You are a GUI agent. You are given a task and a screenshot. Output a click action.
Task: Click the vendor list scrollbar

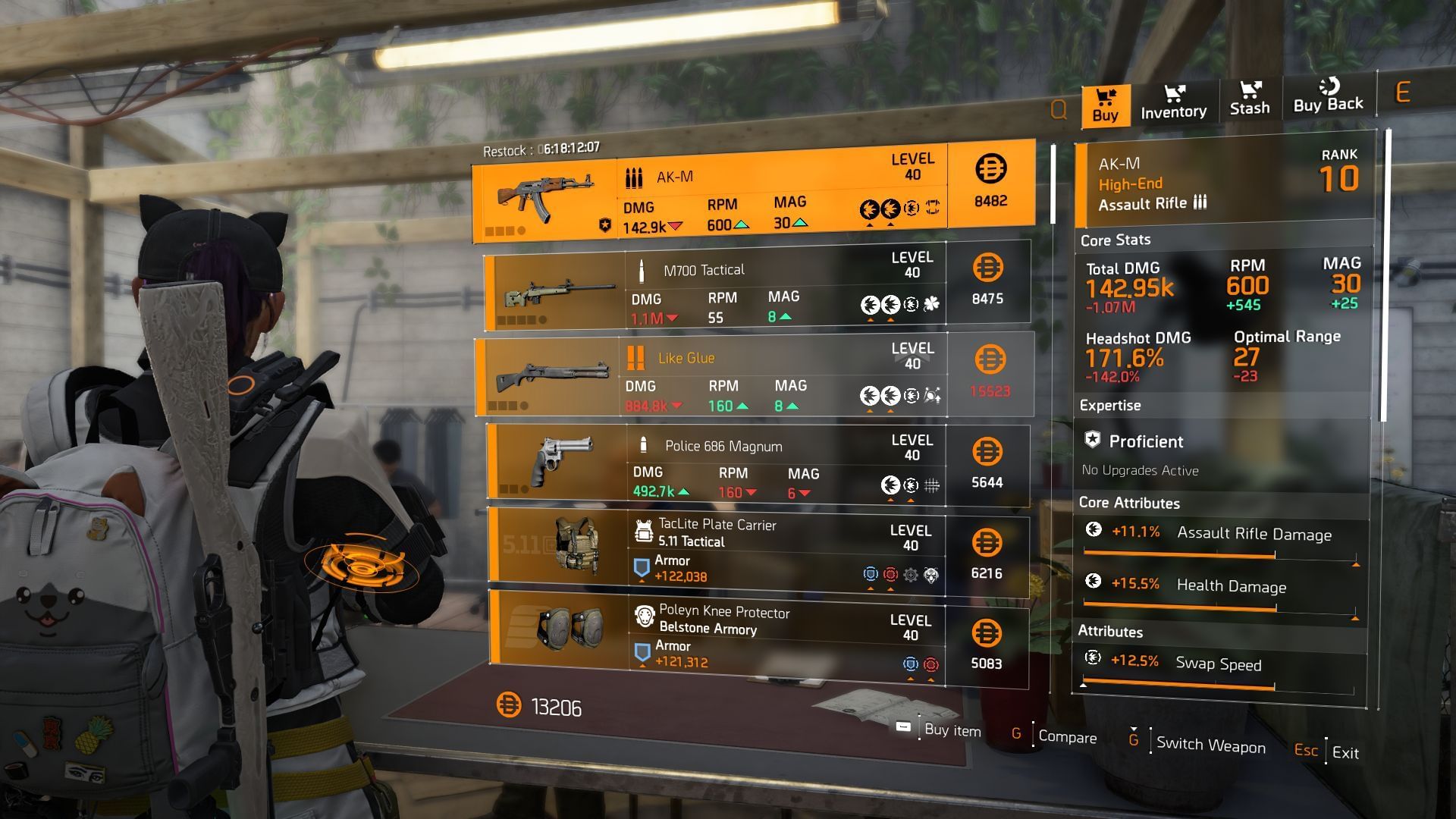click(1053, 184)
